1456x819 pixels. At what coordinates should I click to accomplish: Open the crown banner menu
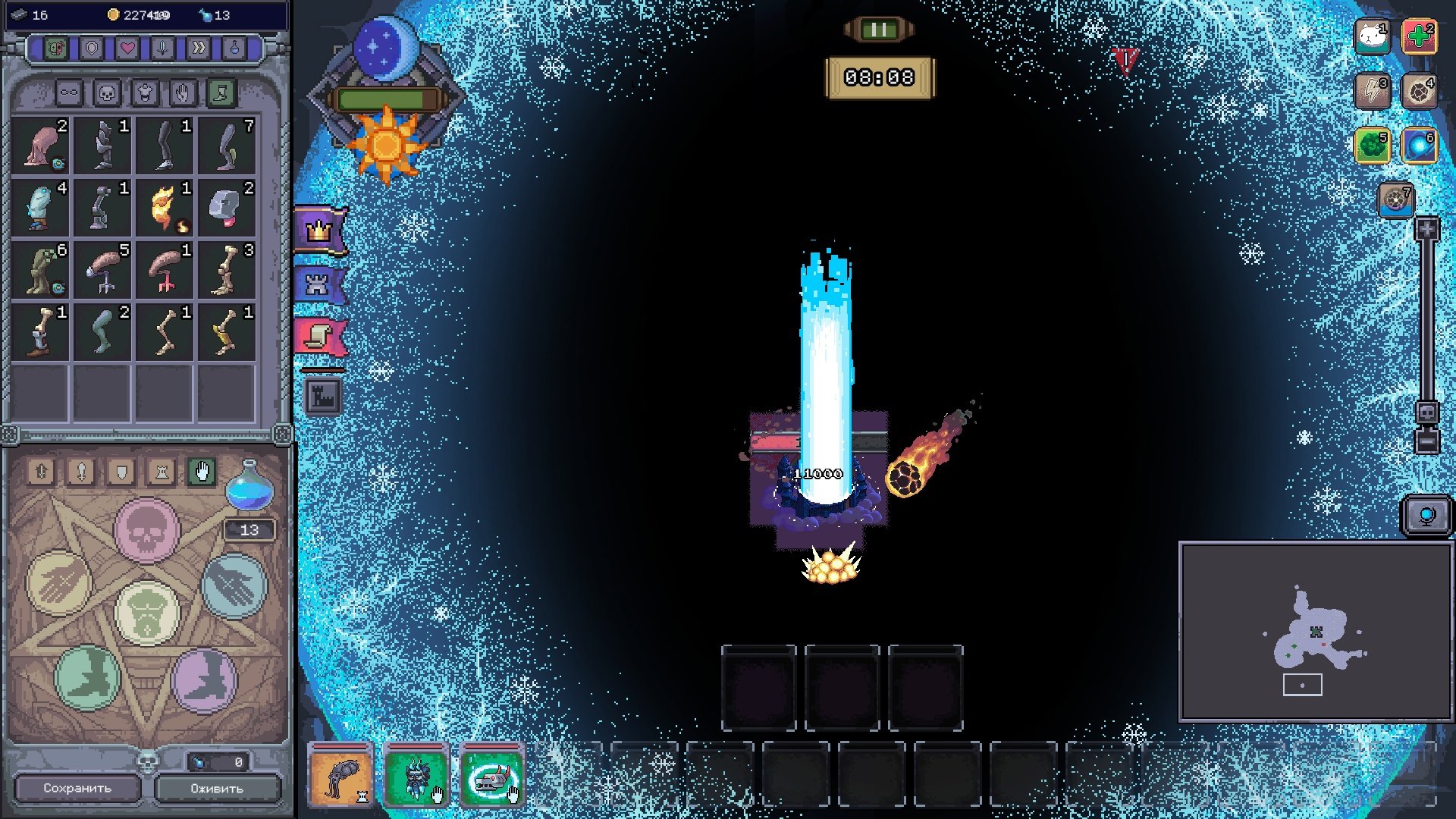click(319, 230)
